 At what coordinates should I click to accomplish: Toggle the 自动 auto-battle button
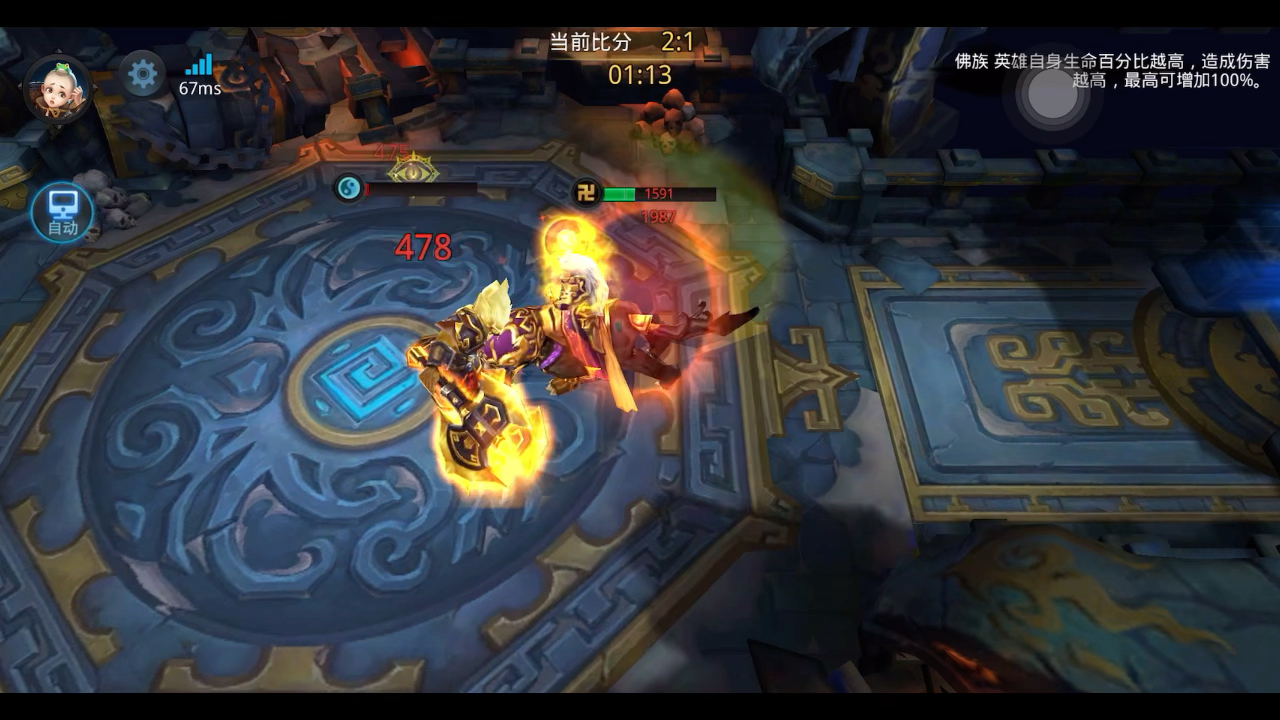coord(62,213)
